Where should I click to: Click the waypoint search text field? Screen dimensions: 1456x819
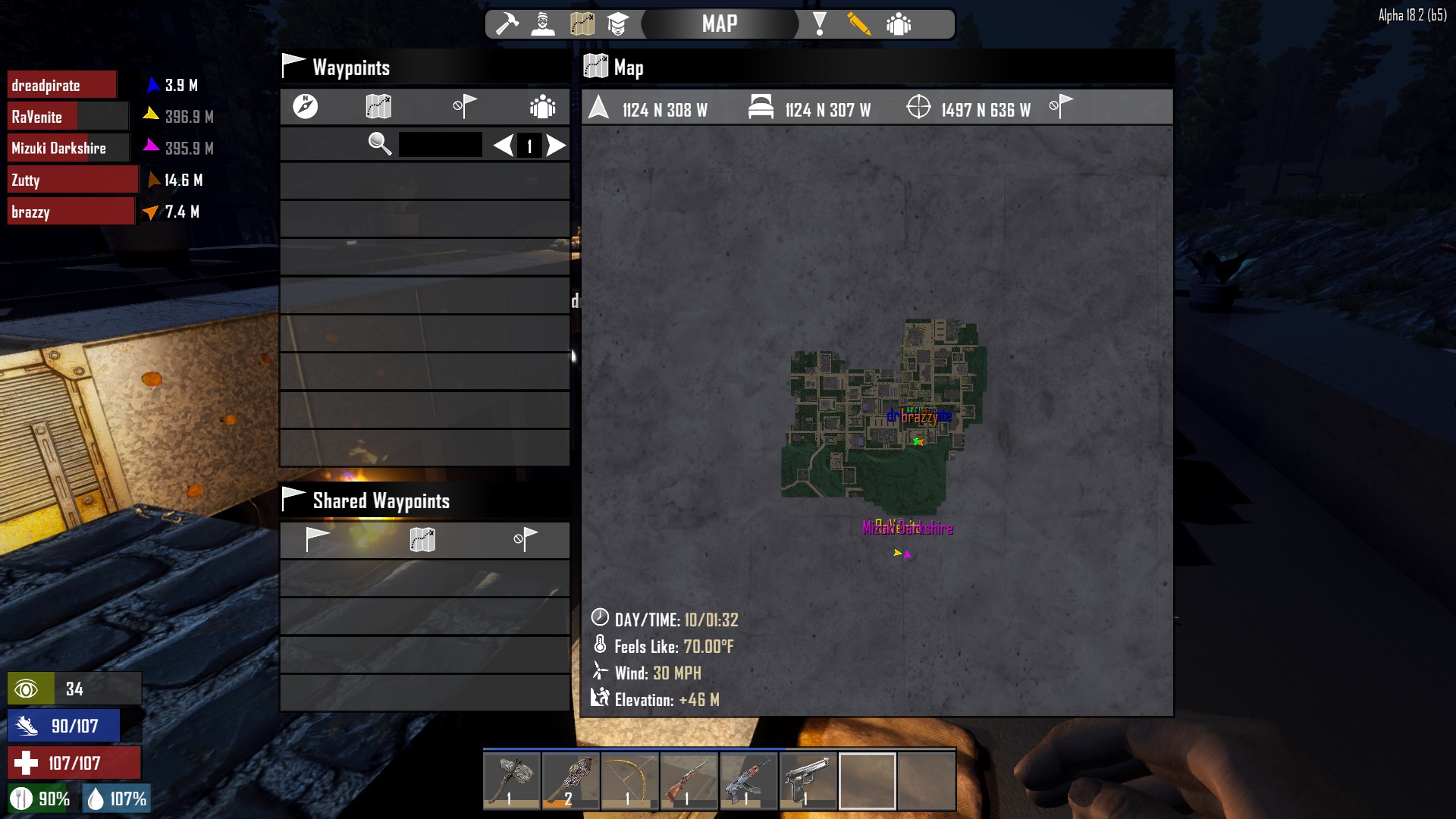[441, 144]
